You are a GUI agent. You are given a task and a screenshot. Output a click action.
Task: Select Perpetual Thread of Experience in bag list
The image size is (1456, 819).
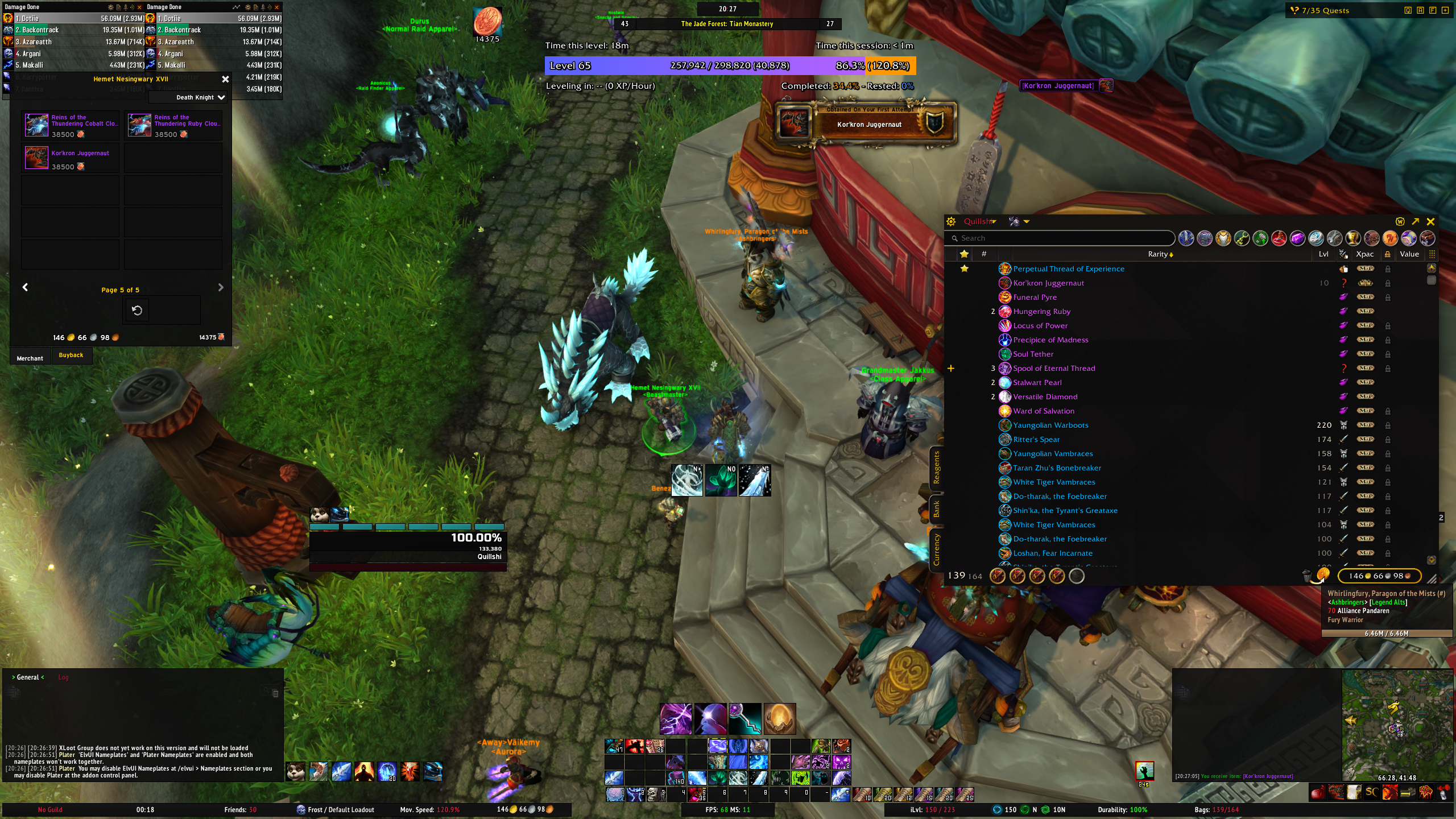(x=1068, y=269)
